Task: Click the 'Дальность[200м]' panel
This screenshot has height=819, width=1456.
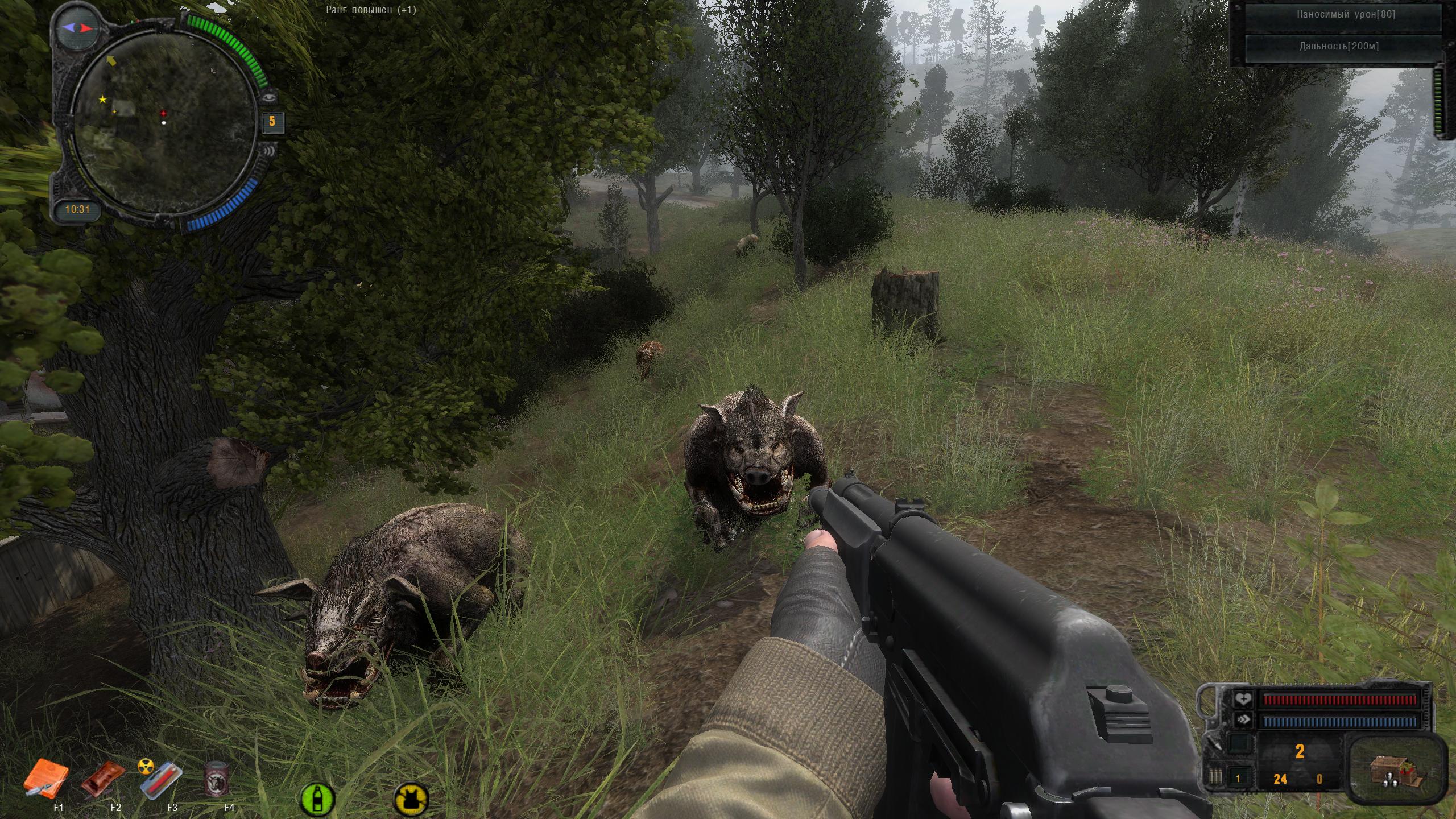Action: click(1345, 47)
